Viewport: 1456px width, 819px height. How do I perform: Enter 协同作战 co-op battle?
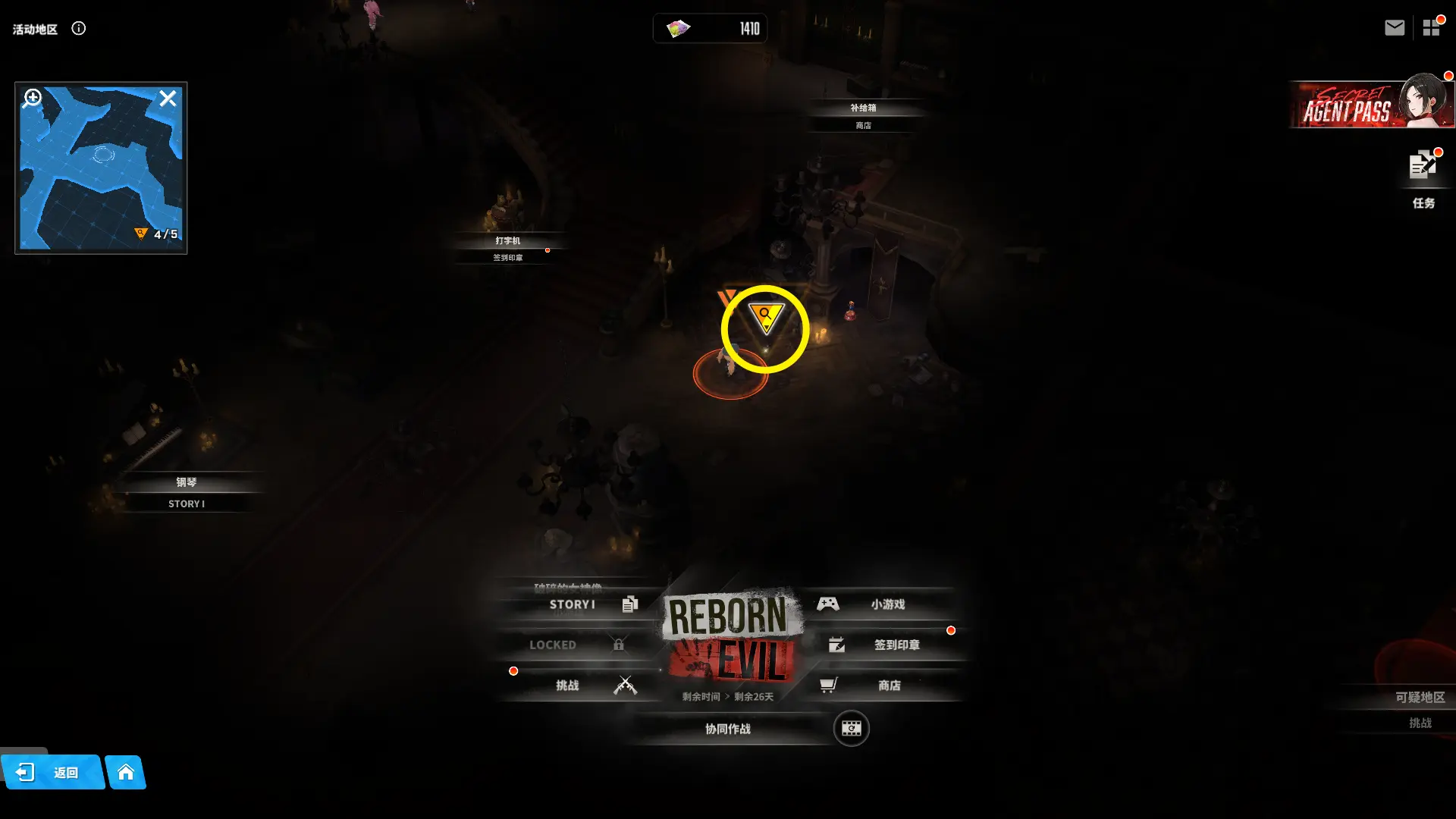point(728,729)
